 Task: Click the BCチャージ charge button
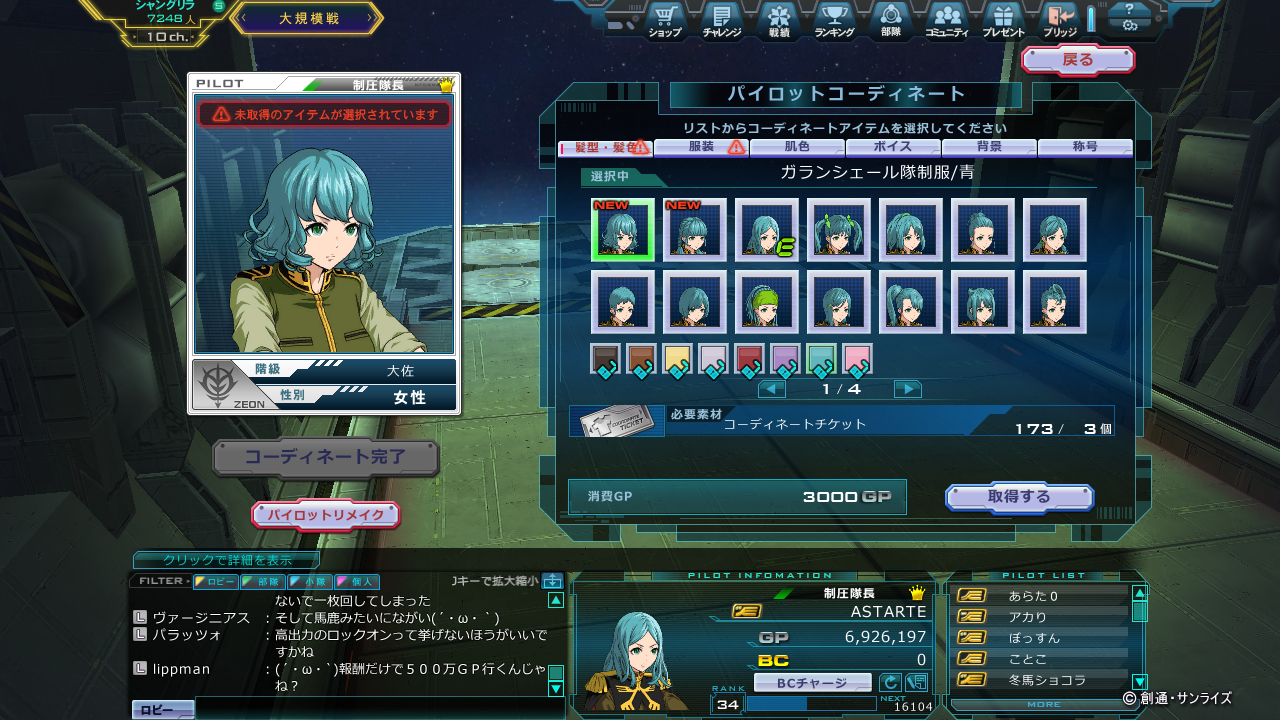point(812,683)
